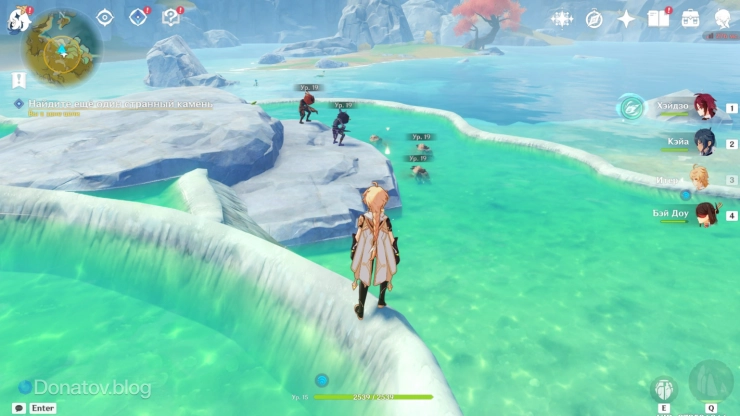Select the active traveler Итэр party slot

coord(699,179)
